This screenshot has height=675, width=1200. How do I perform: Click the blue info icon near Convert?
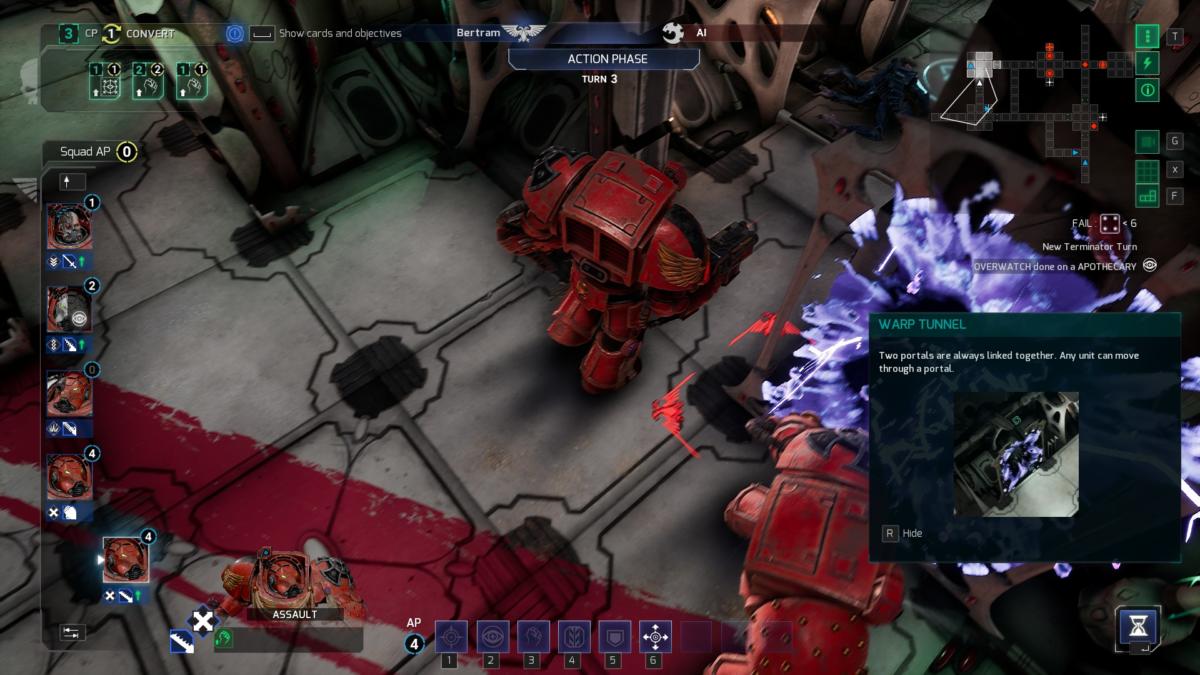point(235,33)
